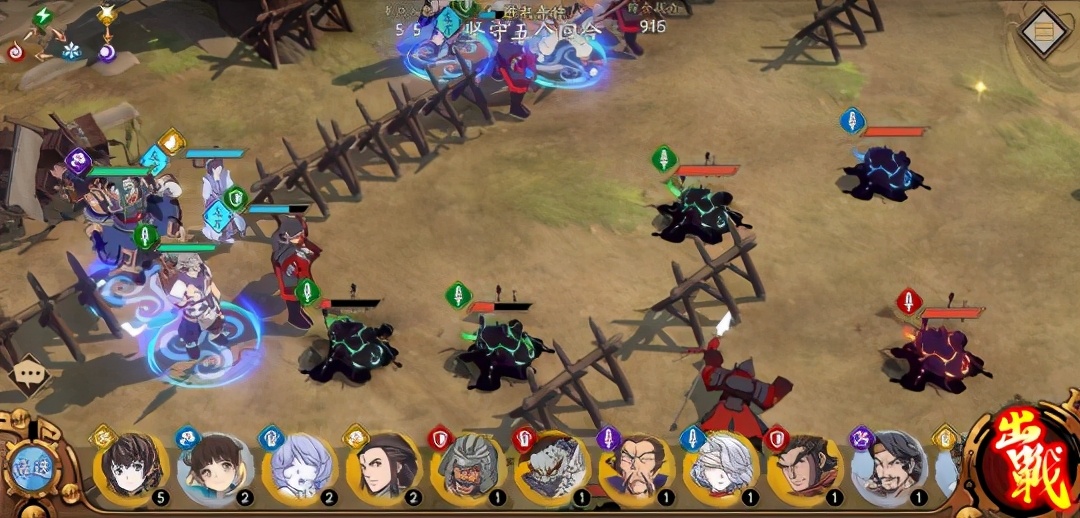This screenshot has width=1080, height=518.
Task: Select the grey-helmeted warrior portrait
Action: (468, 468)
